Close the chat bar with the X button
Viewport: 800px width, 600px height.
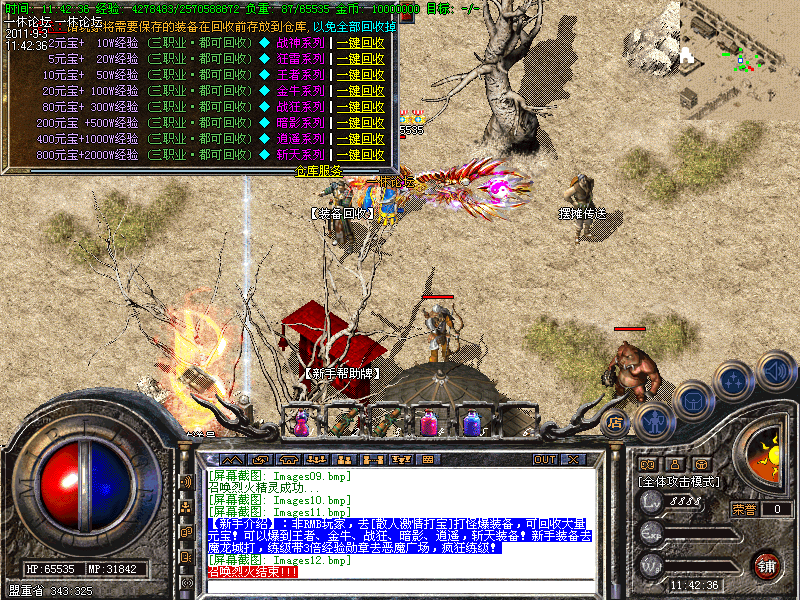(x=573, y=460)
